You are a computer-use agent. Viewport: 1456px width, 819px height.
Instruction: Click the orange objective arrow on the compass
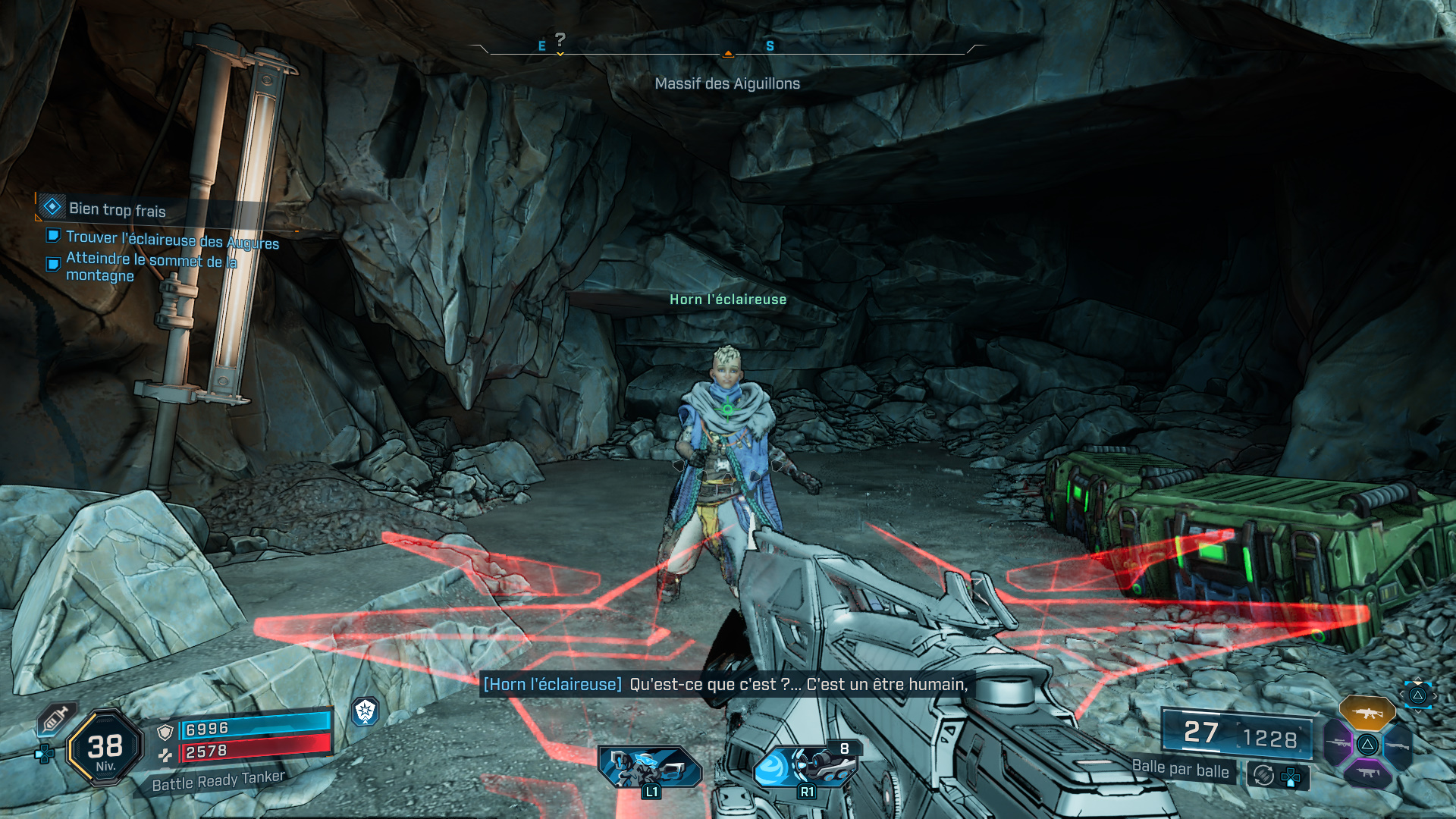[728, 54]
